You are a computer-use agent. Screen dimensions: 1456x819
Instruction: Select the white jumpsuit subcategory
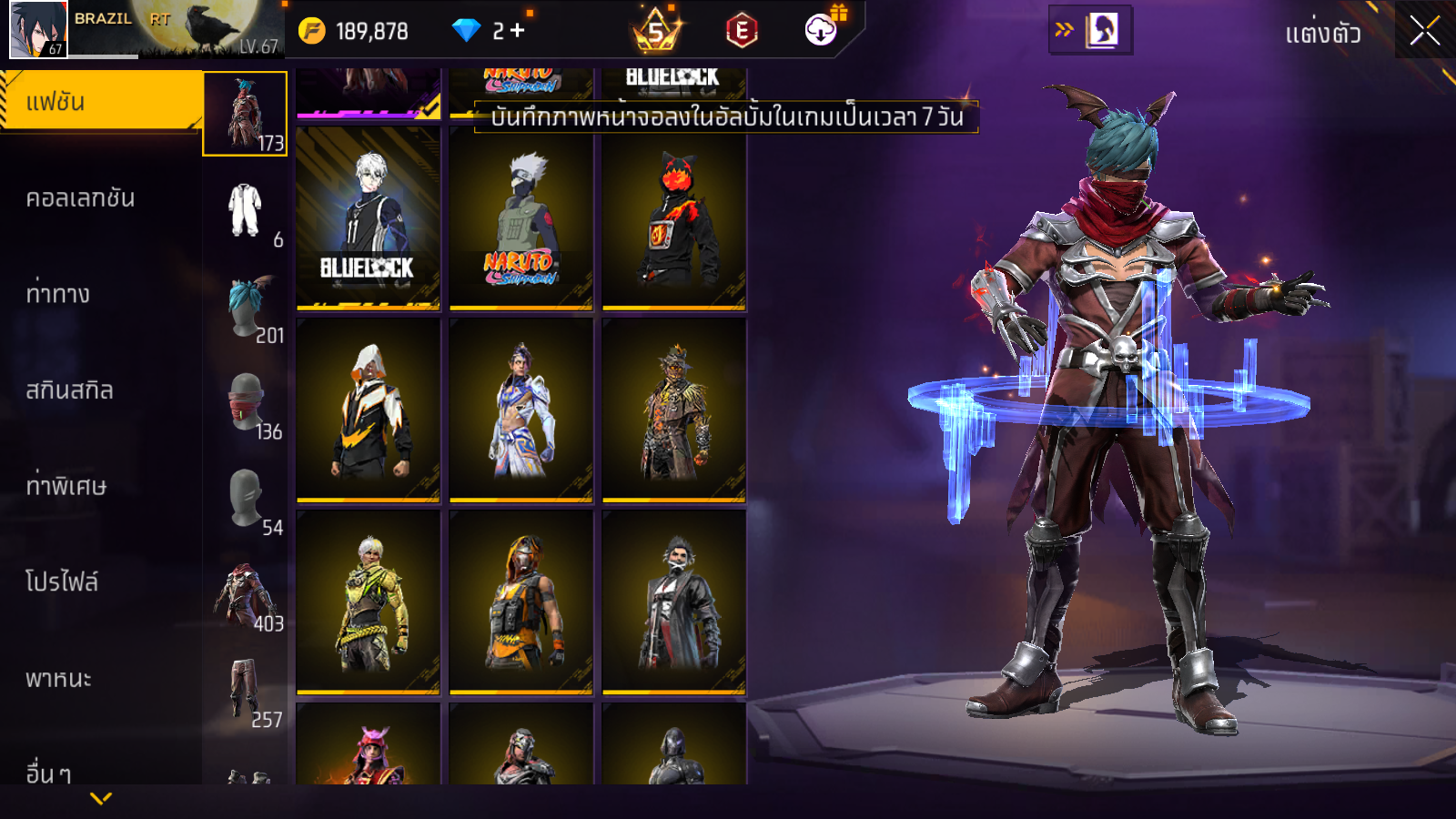pyautogui.click(x=245, y=211)
